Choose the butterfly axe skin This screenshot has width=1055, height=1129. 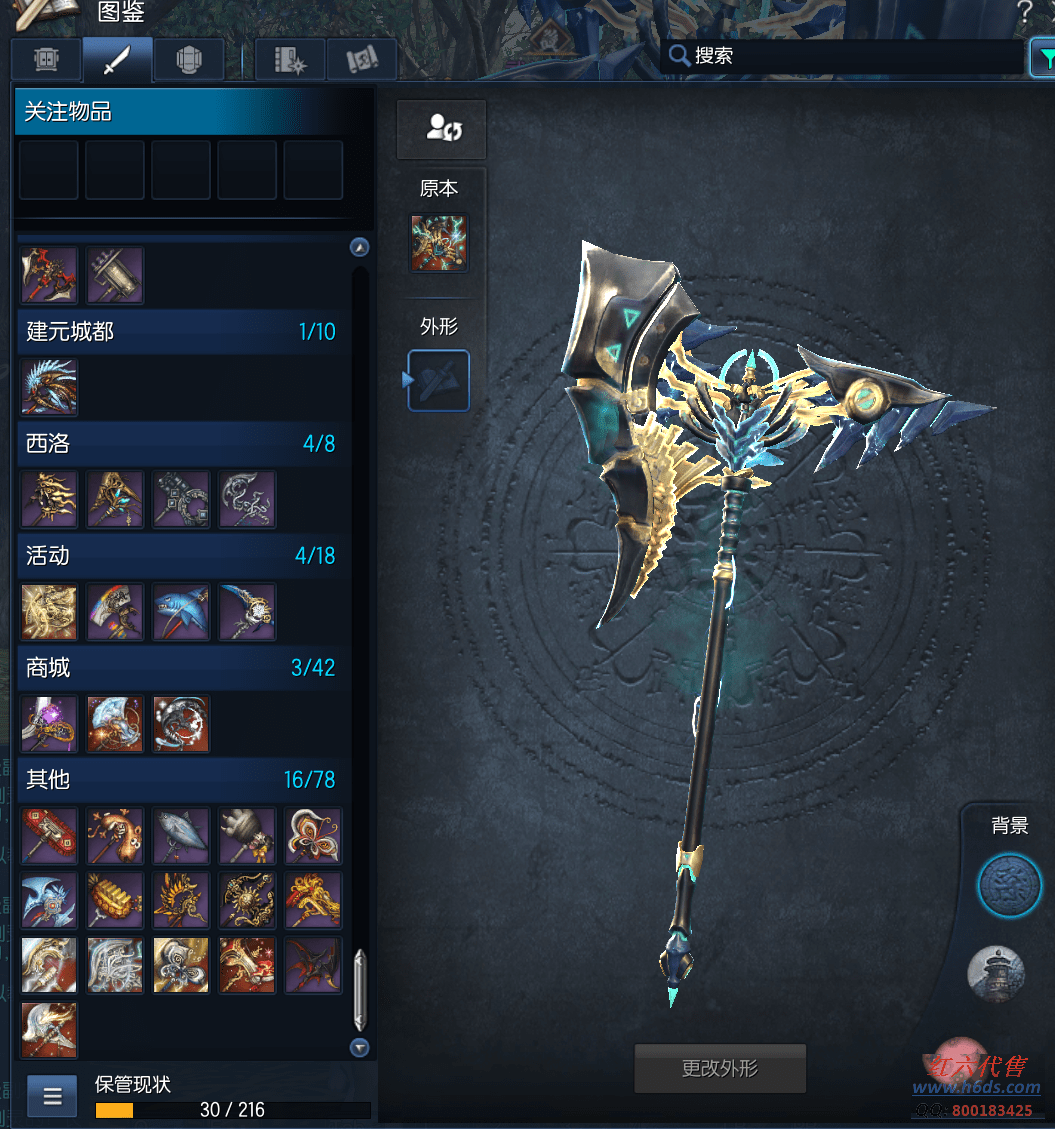(313, 836)
